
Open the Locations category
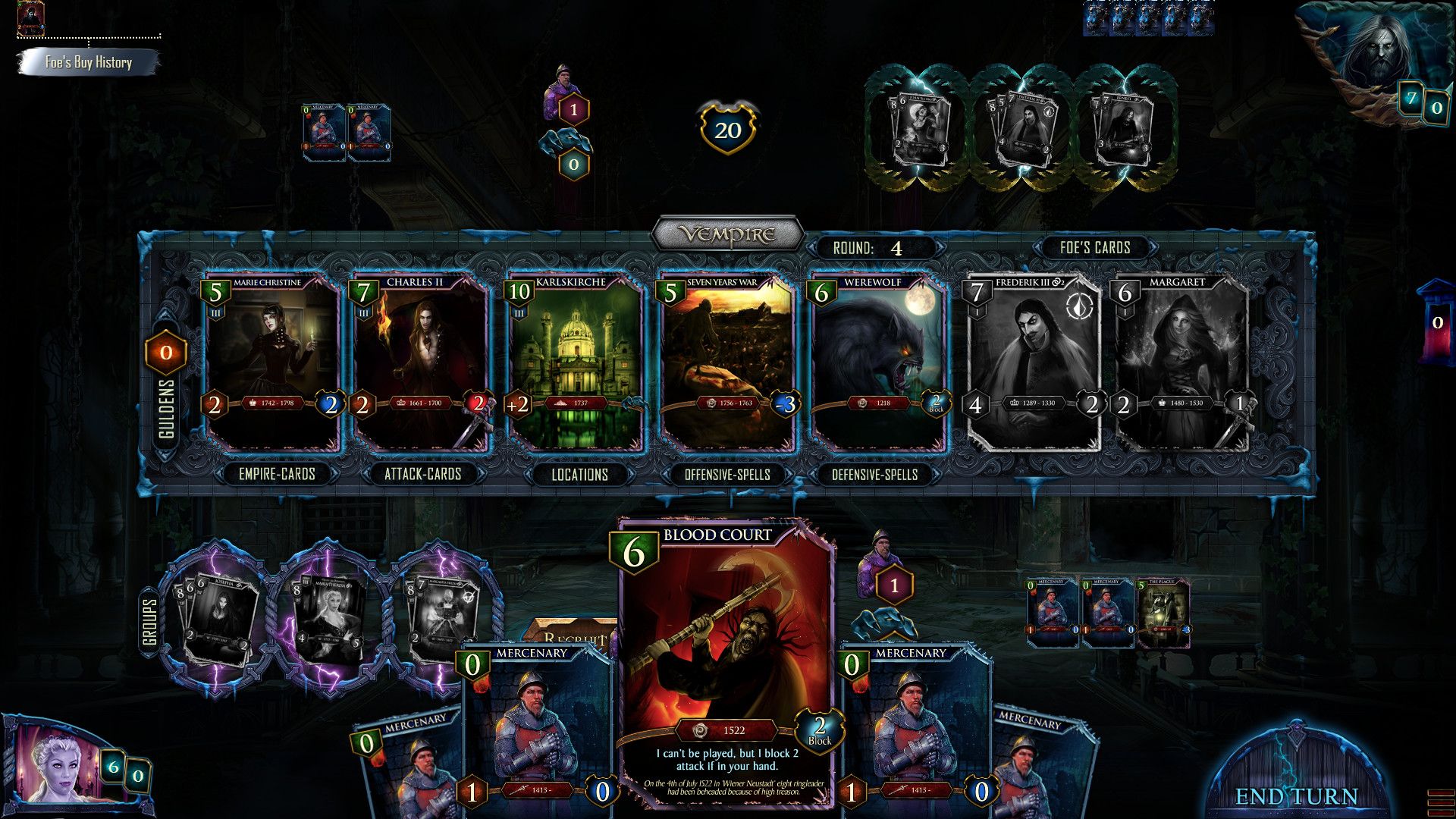coord(579,475)
